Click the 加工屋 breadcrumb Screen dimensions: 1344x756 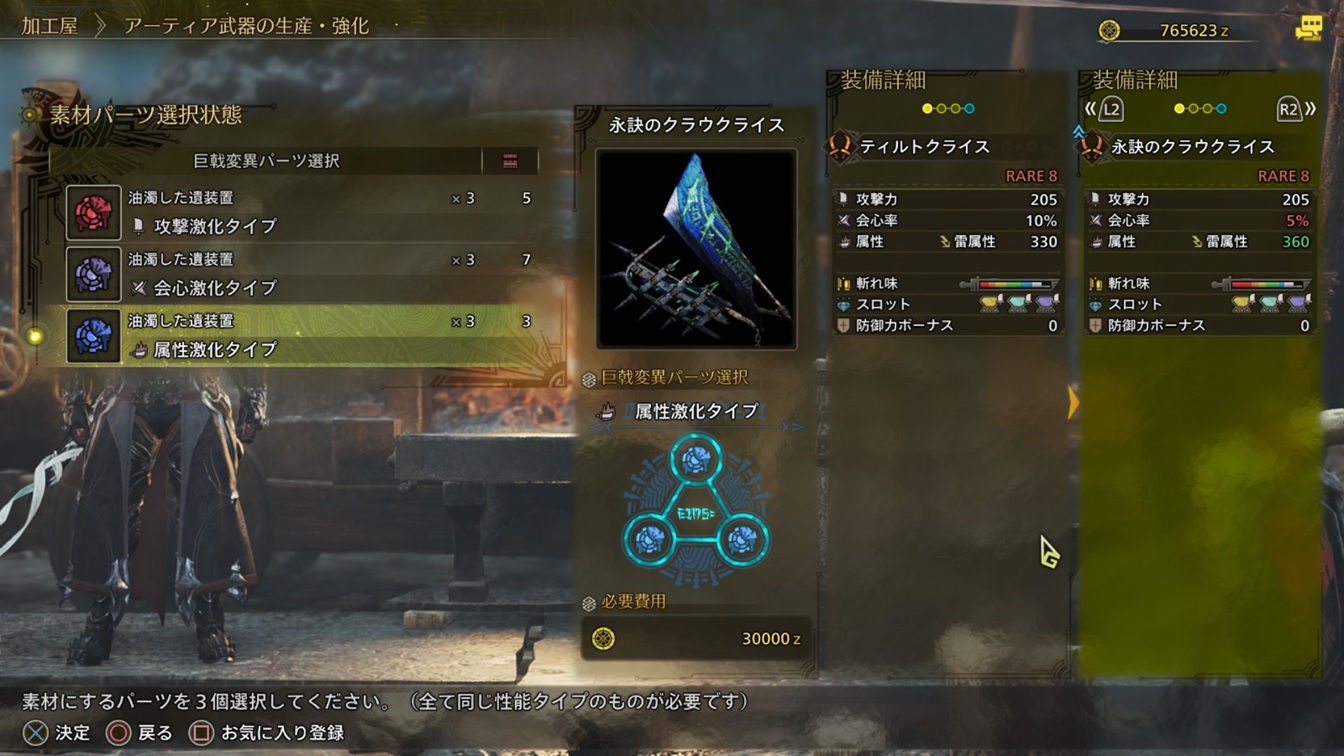coord(50,26)
